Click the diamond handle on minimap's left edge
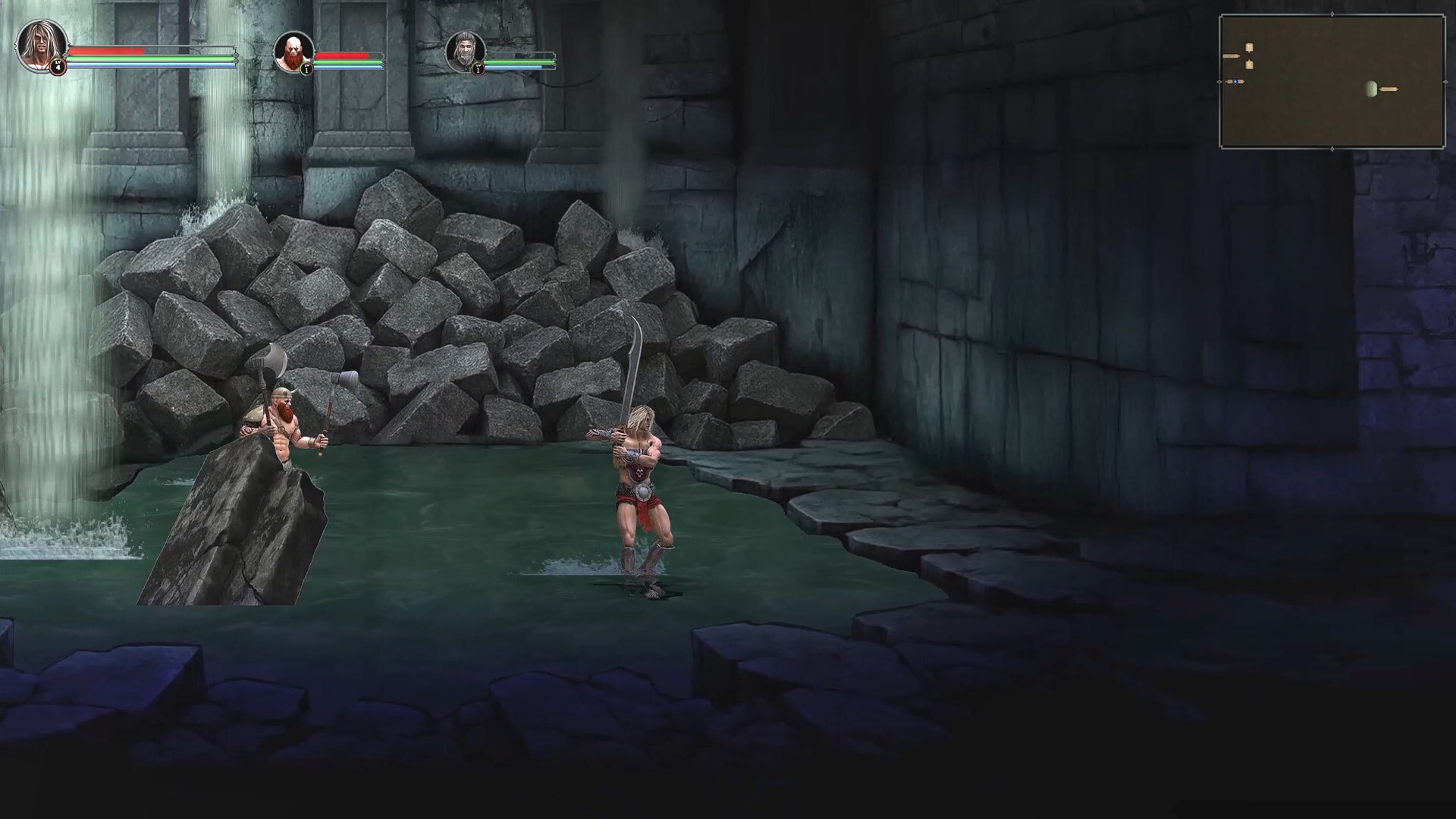1456x819 pixels. coord(1219,82)
